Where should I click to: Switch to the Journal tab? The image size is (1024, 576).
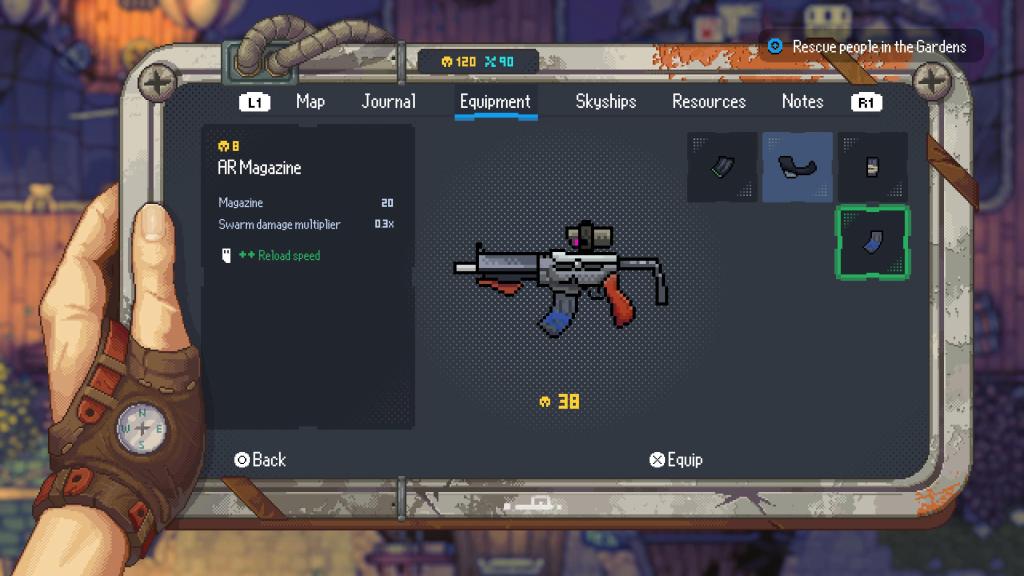point(388,101)
